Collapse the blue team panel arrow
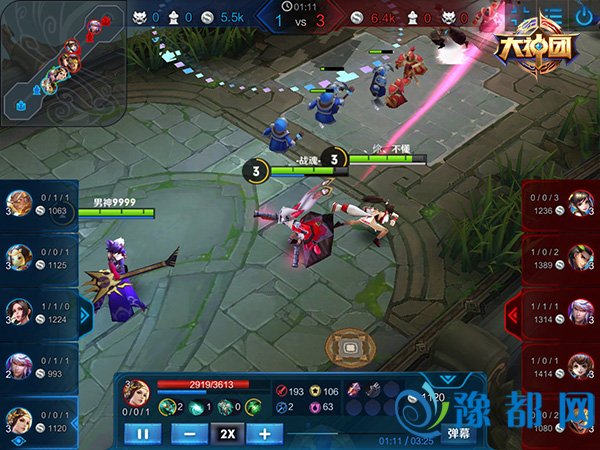Screen dimensions: 600x450 tap(86, 316)
